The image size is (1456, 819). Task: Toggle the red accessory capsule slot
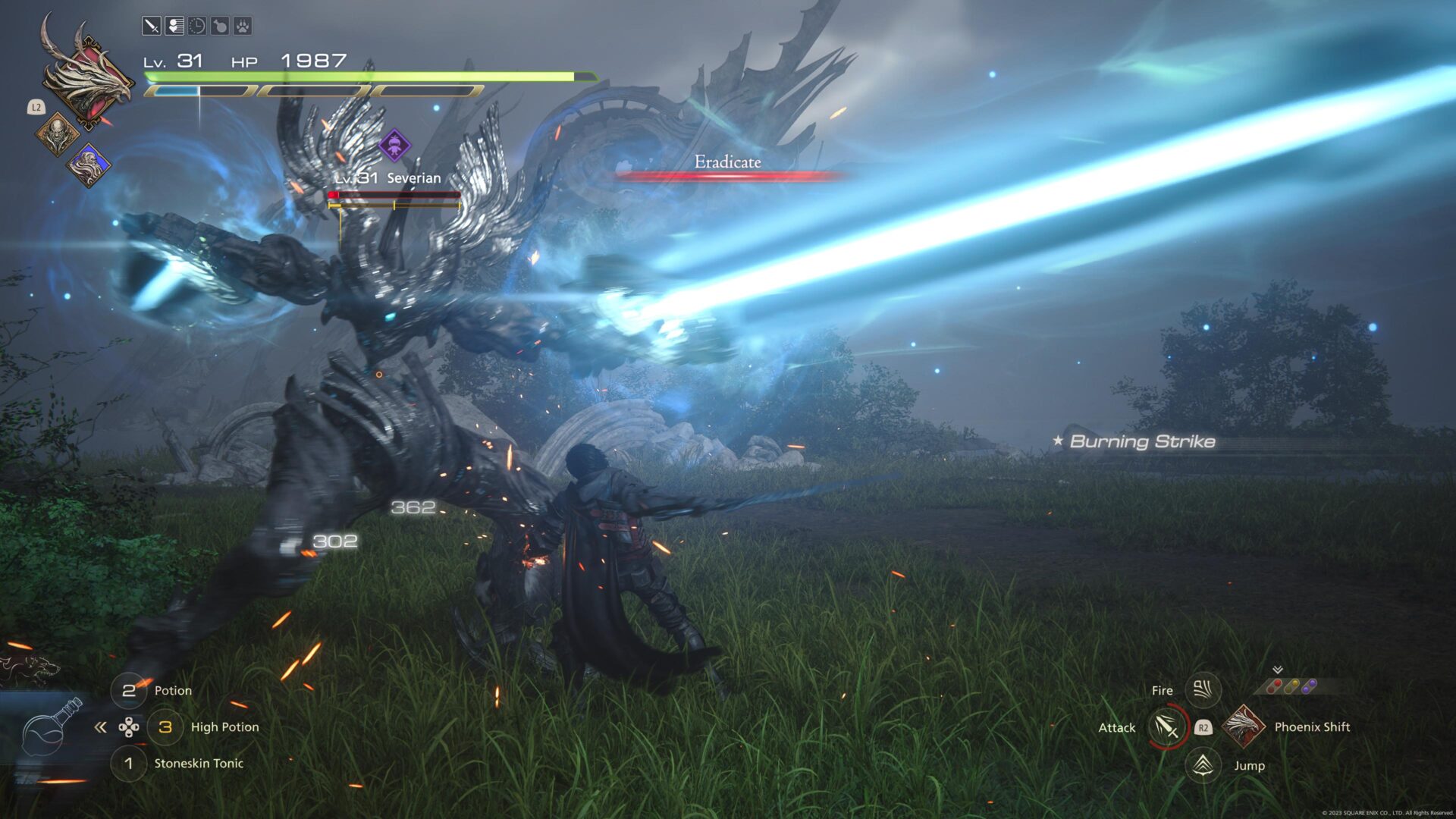click(1274, 687)
